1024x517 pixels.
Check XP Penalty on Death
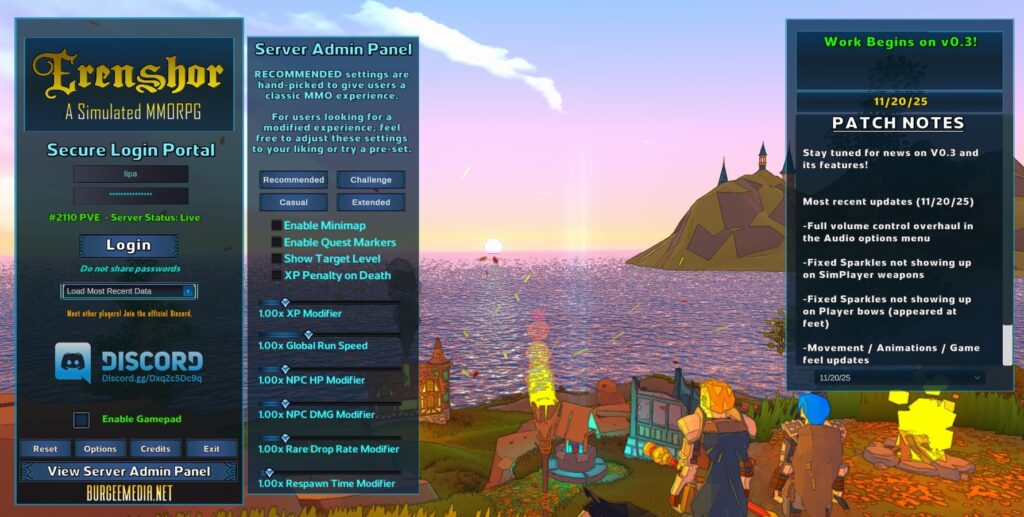pyautogui.click(x=277, y=275)
